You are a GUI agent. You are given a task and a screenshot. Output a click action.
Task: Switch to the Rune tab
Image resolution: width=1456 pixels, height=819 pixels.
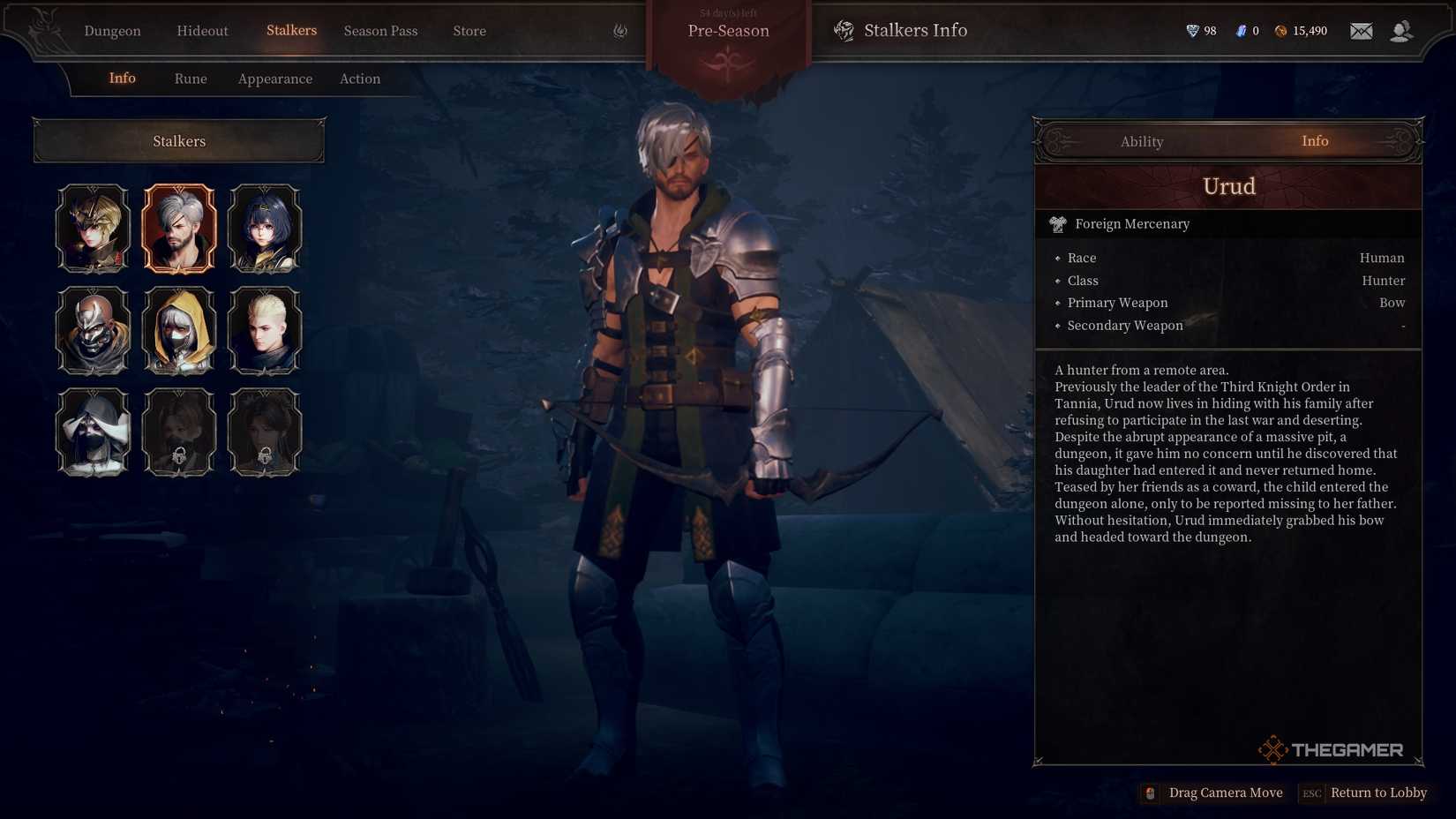[x=191, y=79]
